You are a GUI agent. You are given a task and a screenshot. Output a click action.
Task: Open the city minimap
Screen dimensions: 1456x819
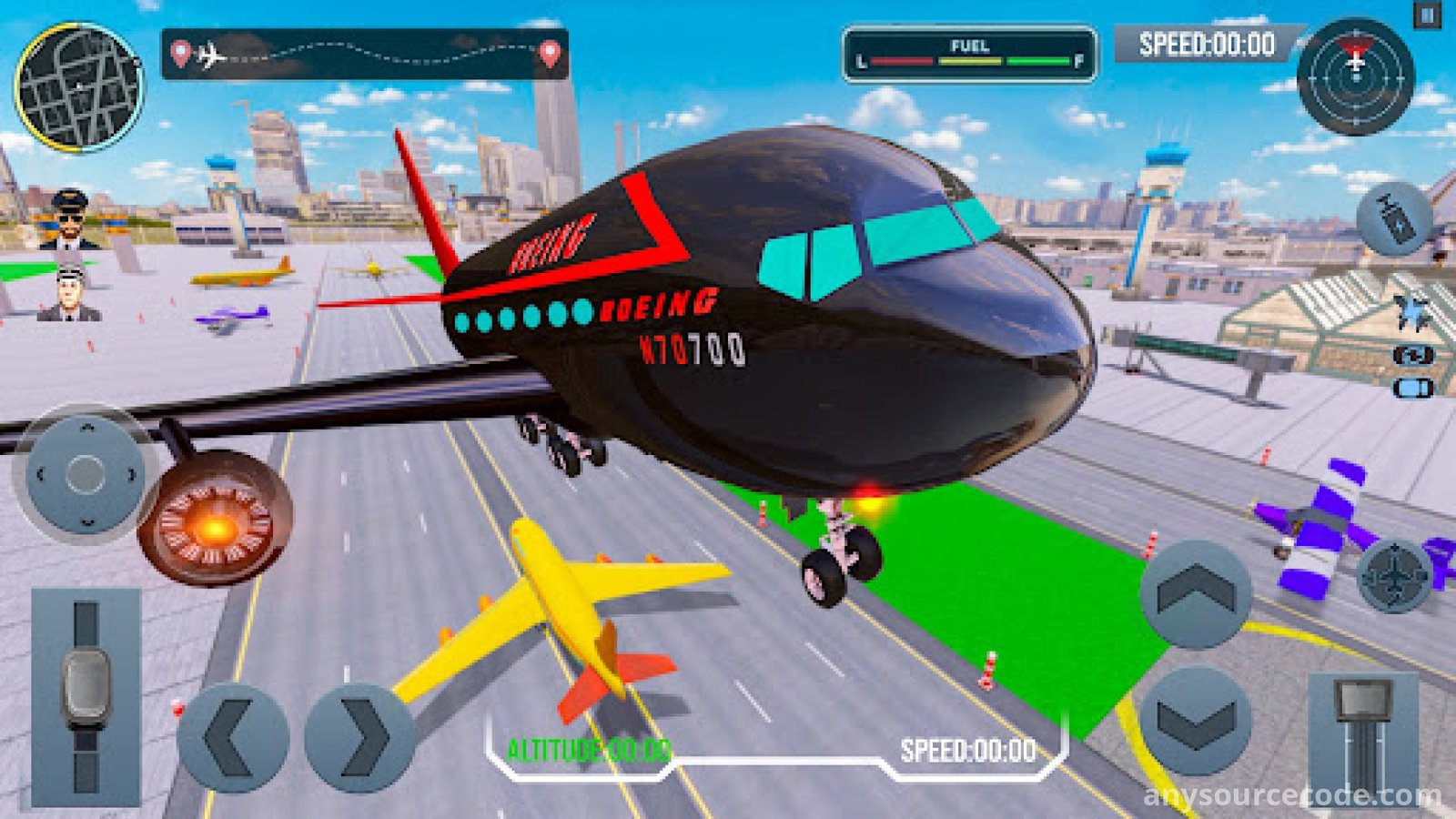(x=78, y=87)
